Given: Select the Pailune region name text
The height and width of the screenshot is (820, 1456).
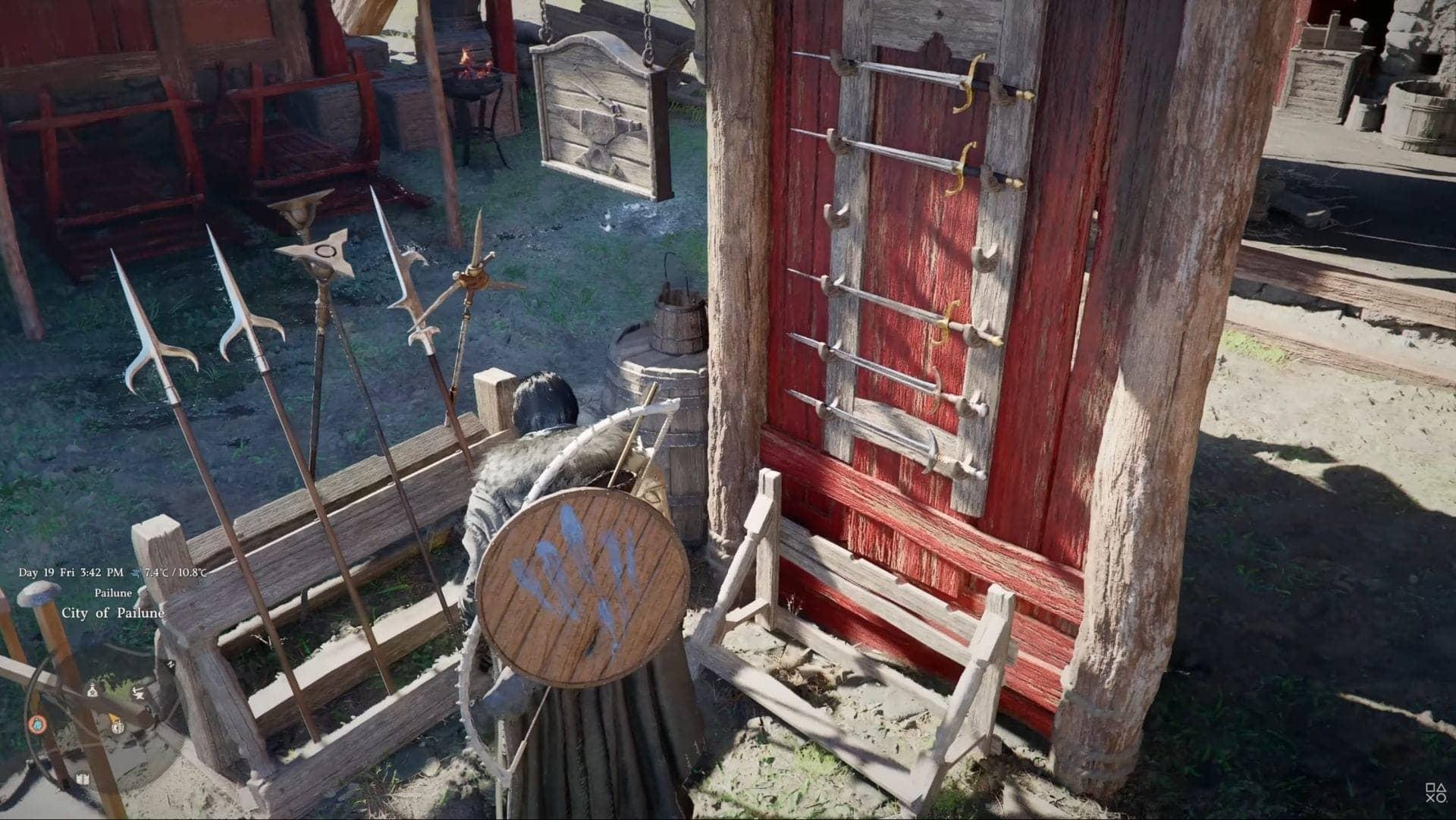Looking at the screenshot, I should [x=112, y=593].
